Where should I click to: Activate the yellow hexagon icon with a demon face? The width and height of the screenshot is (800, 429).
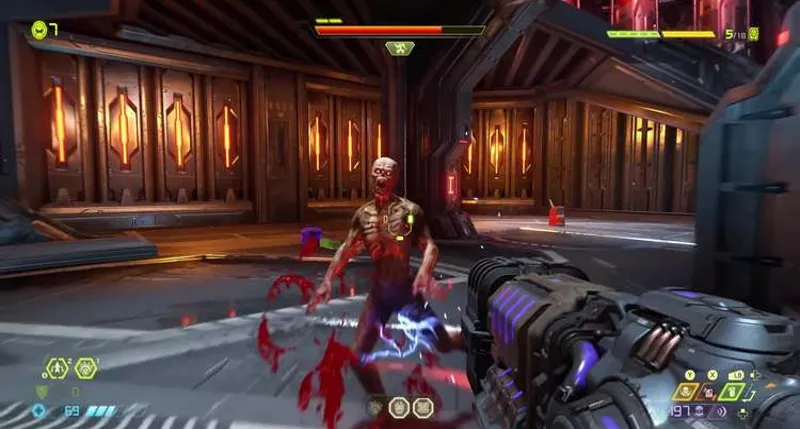click(x=86, y=369)
